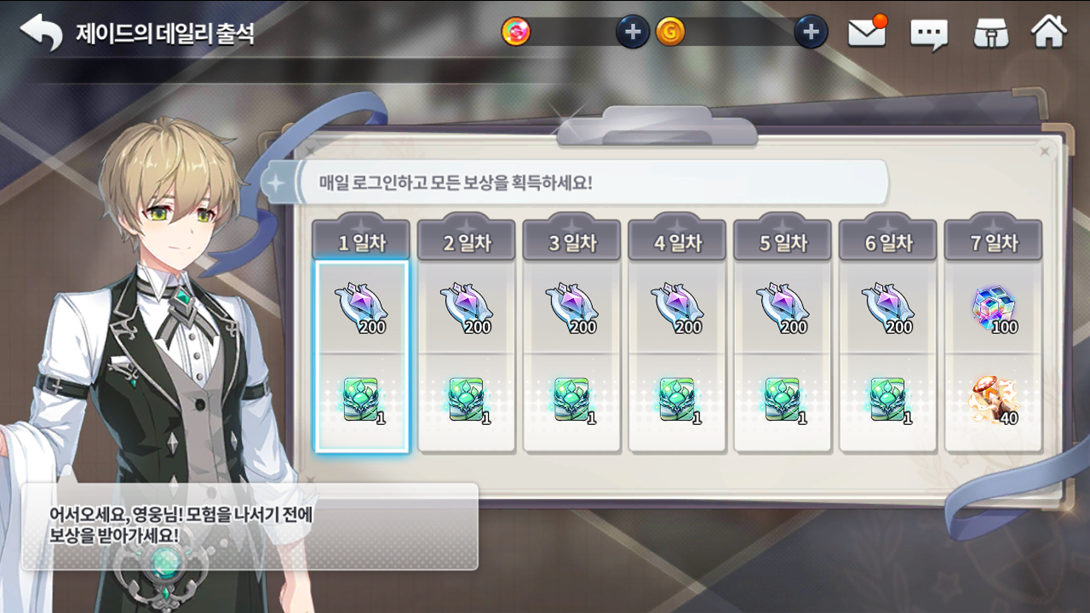Select the 5일차 reward card
This screenshot has width=1090, height=613.
pyautogui.click(x=782, y=356)
